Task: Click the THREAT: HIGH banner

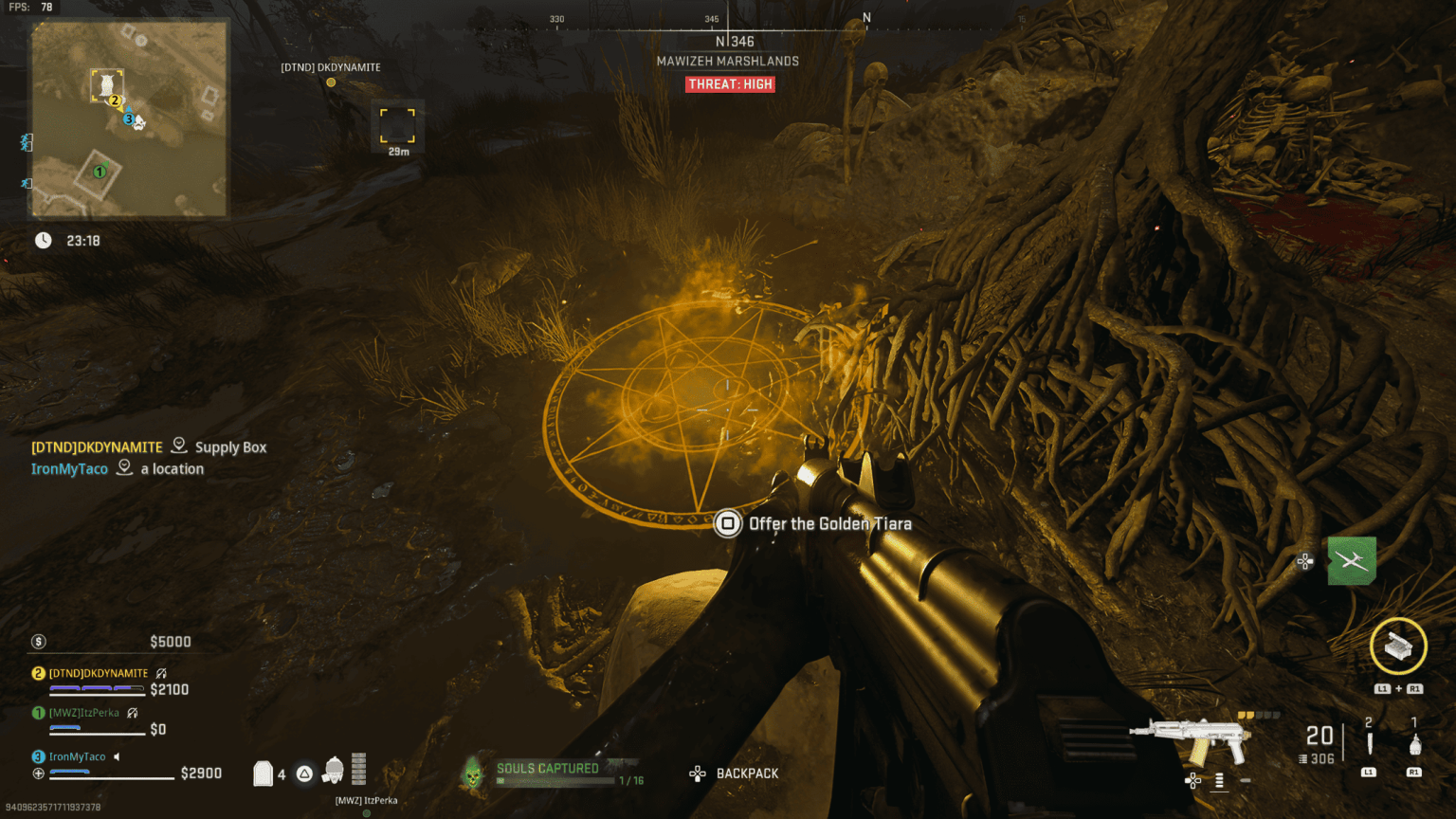Action: tap(730, 84)
